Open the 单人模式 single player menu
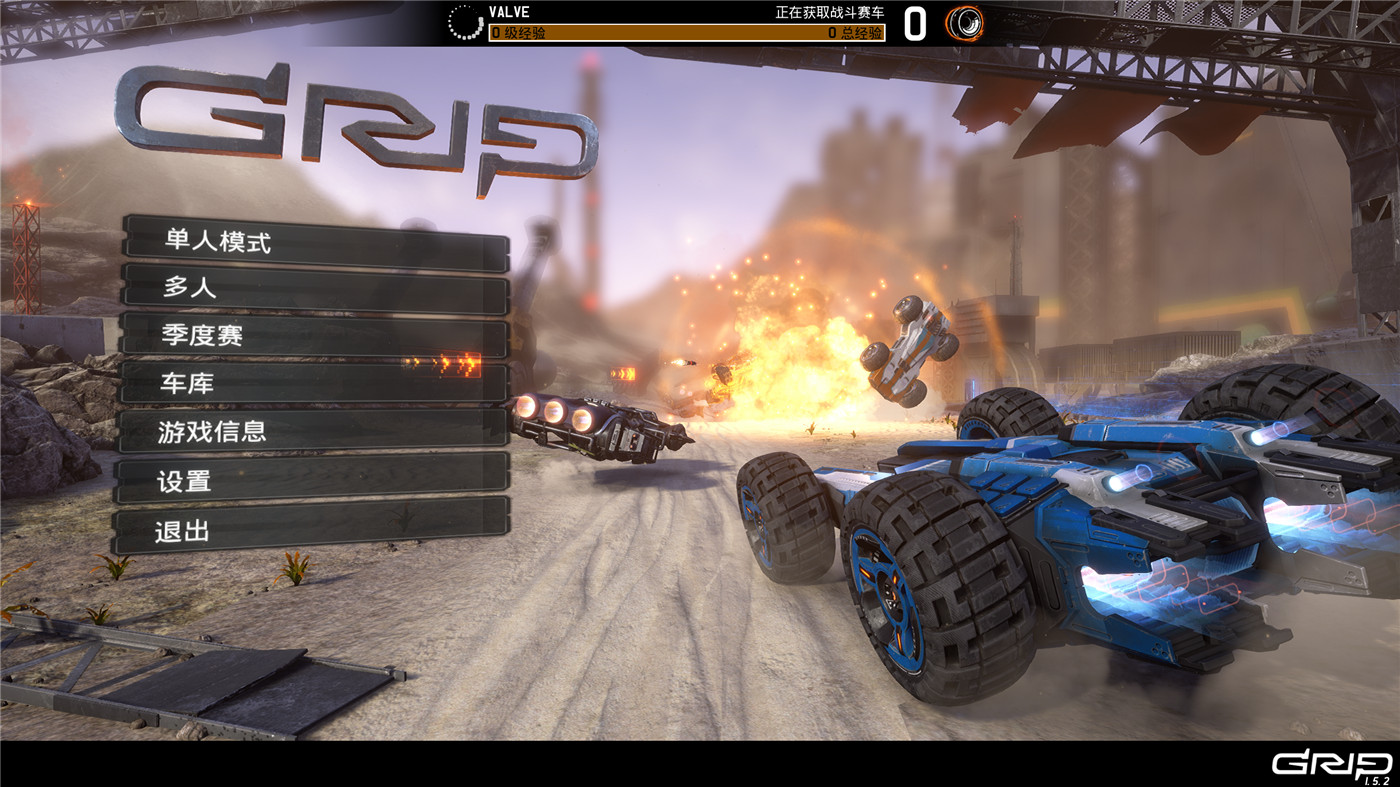 (x=316, y=242)
